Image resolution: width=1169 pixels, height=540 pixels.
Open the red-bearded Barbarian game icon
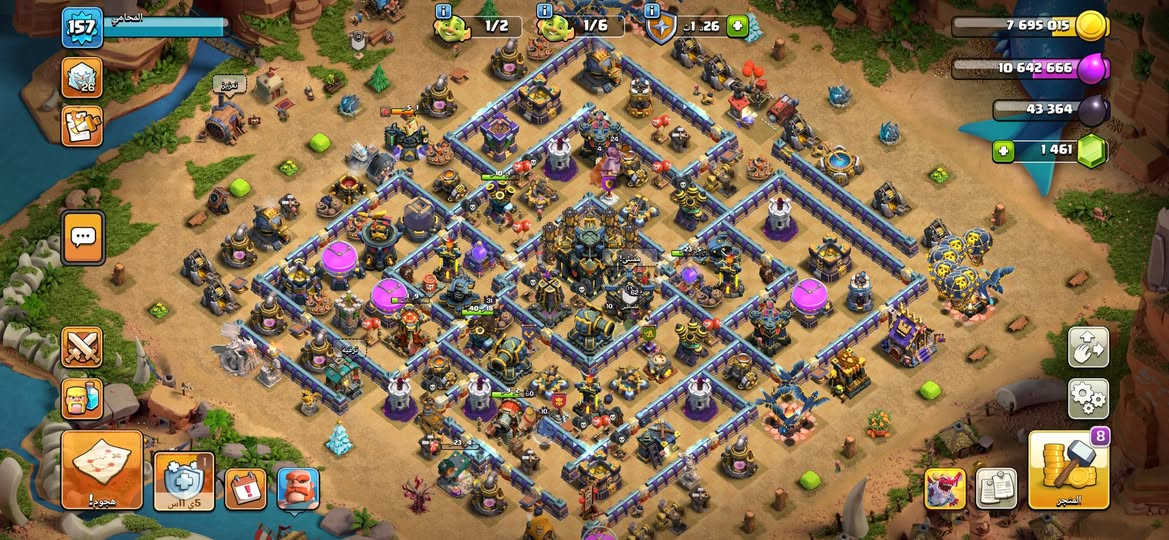pos(298,488)
